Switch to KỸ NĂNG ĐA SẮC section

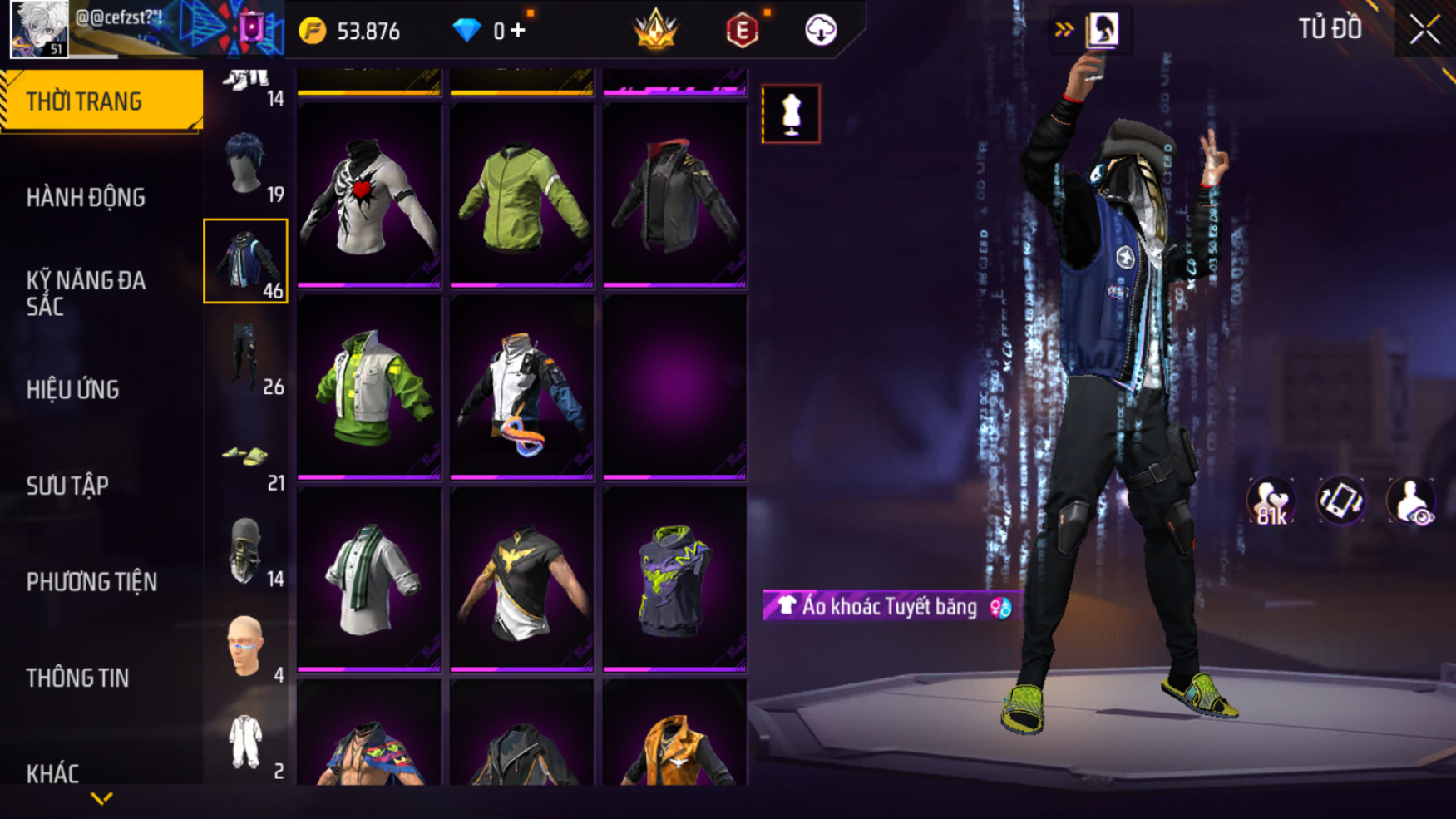(86, 294)
